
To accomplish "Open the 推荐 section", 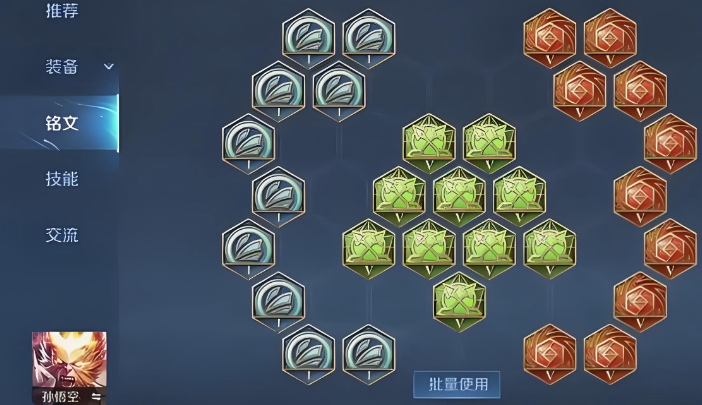I will [x=62, y=12].
